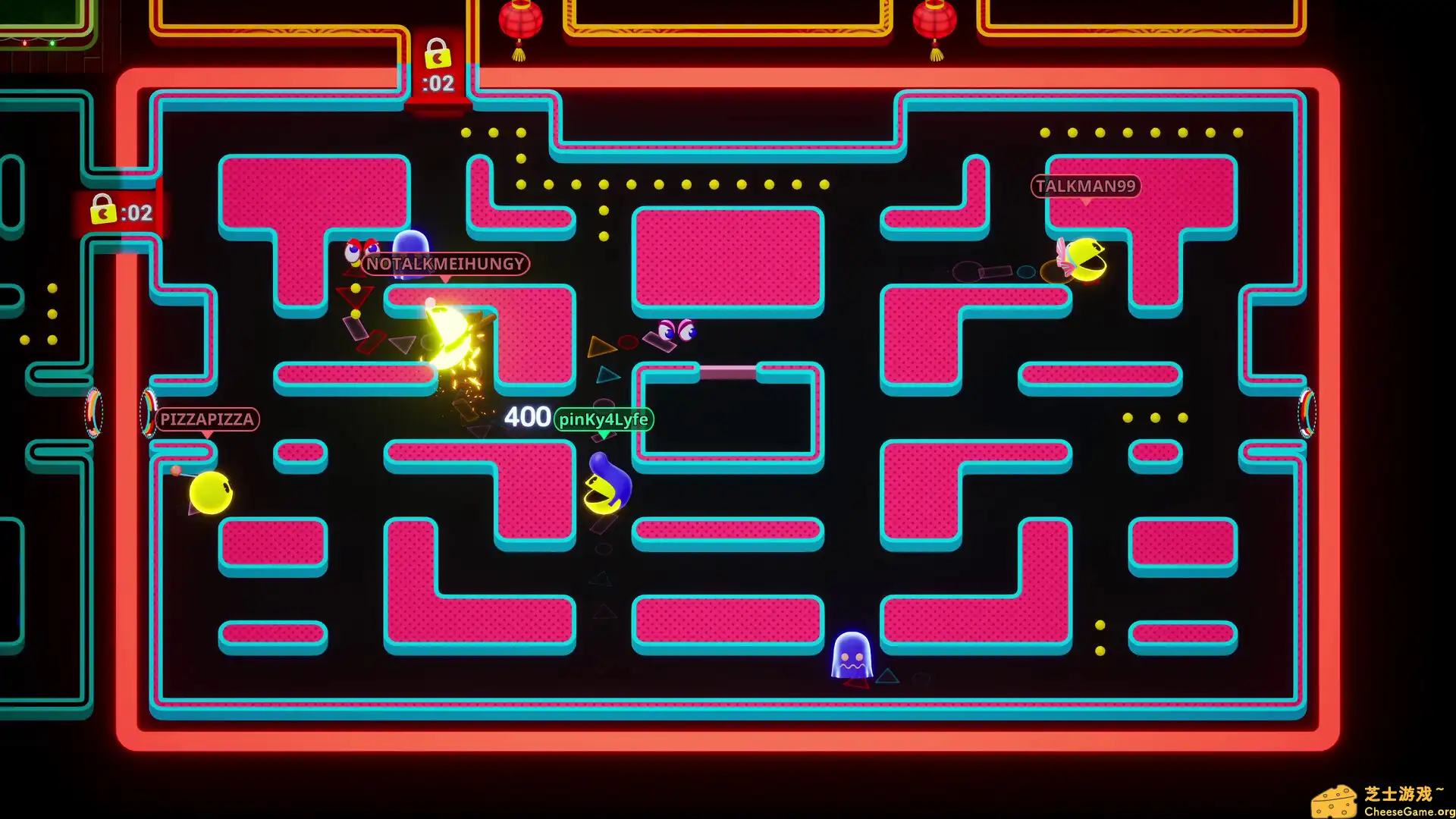Image resolution: width=1456 pixels, height=819 pixels.
Task: Click the 400 score popup
Action: 527,416
